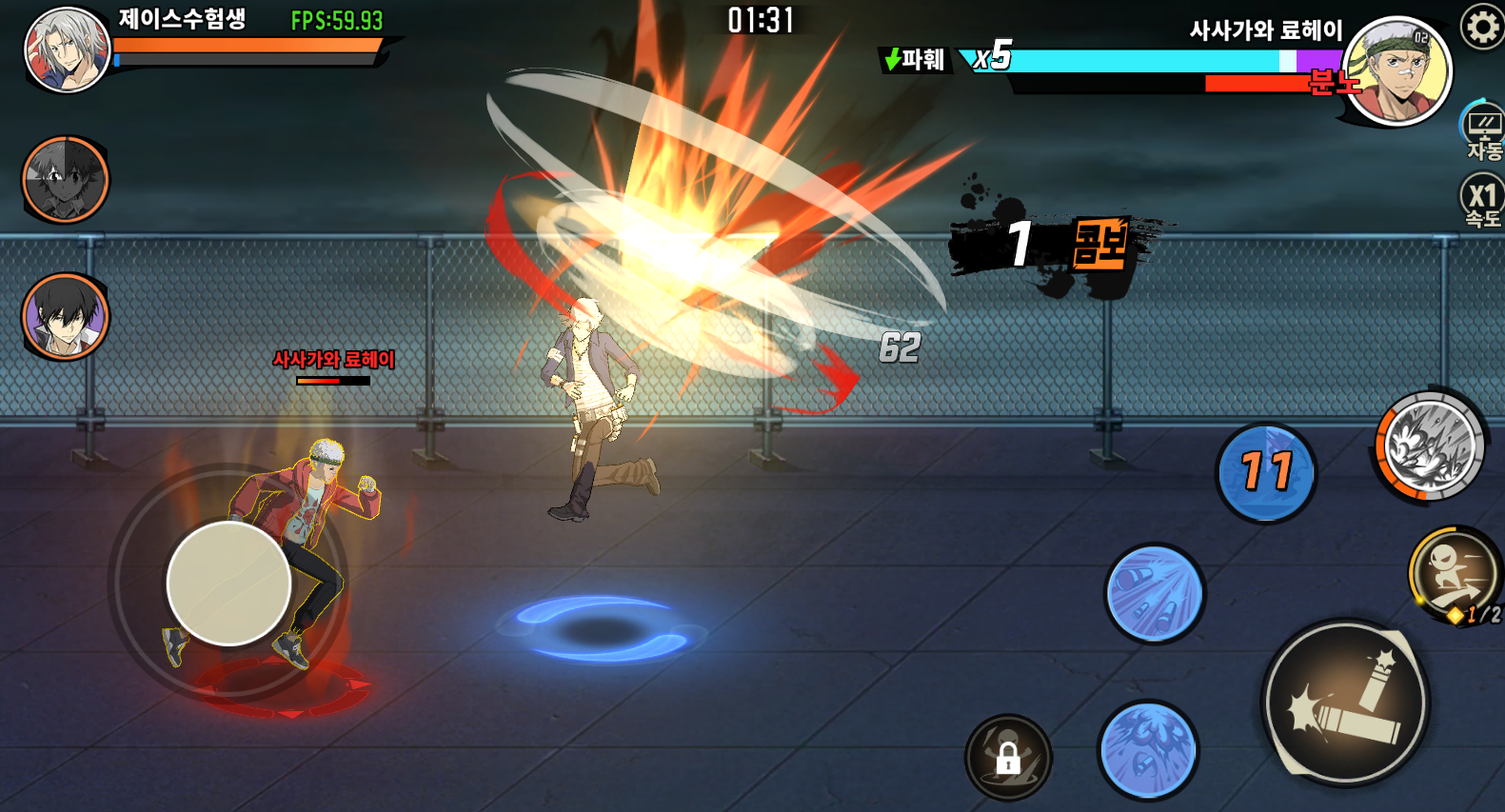
Task: Select the silver-haired player portrait
Action: (x=67, y=50)
